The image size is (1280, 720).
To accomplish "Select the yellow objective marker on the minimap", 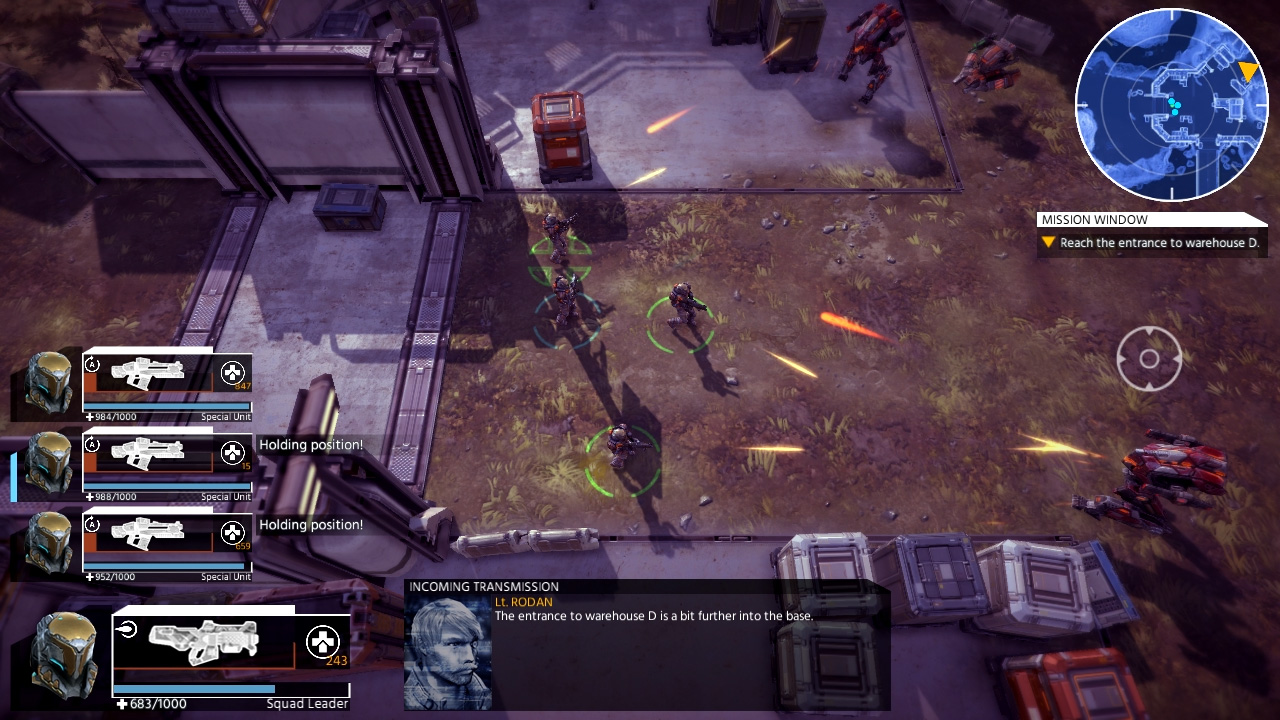I will (x=1248, y=72).
